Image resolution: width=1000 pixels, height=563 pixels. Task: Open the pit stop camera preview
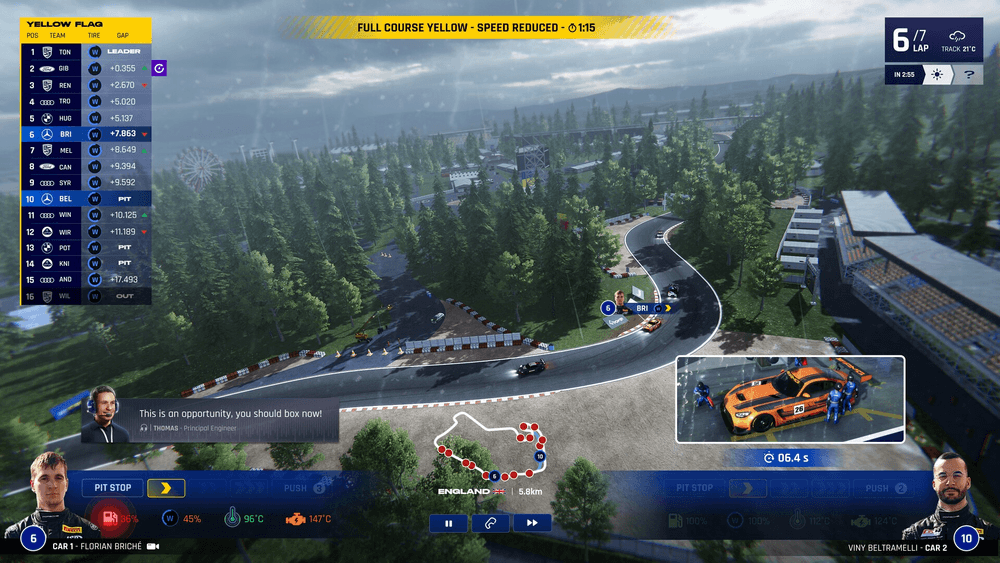tap(790, 399)
